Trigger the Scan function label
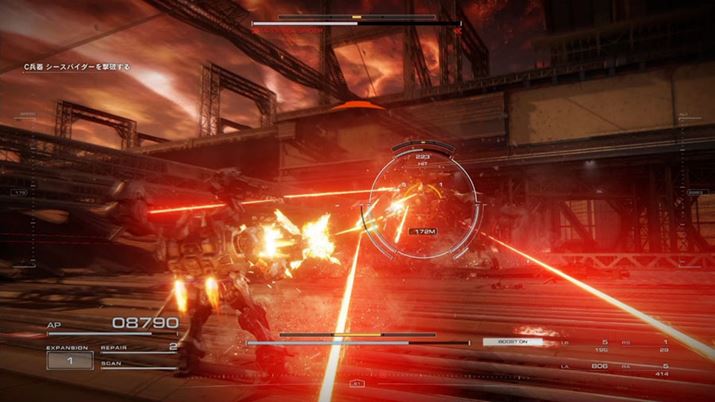Image resolution: width=715 pixels, height=402 pixels. [110, 363]
